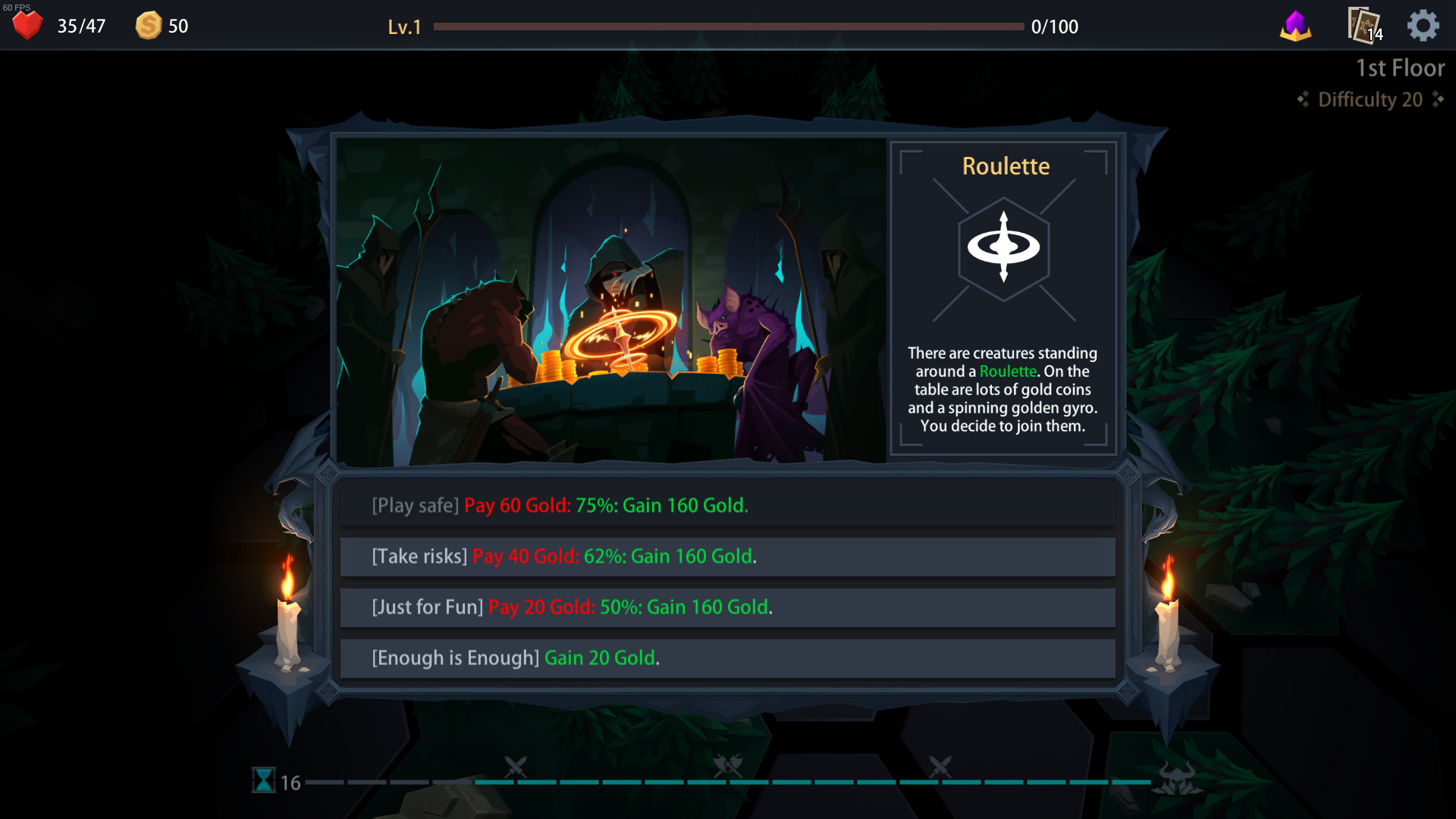Click the crossed axes battle marker on timeline
Image resolution: width=1456 pixels, height=819 pixels.
pyautogui.click(x=726, y=767)
